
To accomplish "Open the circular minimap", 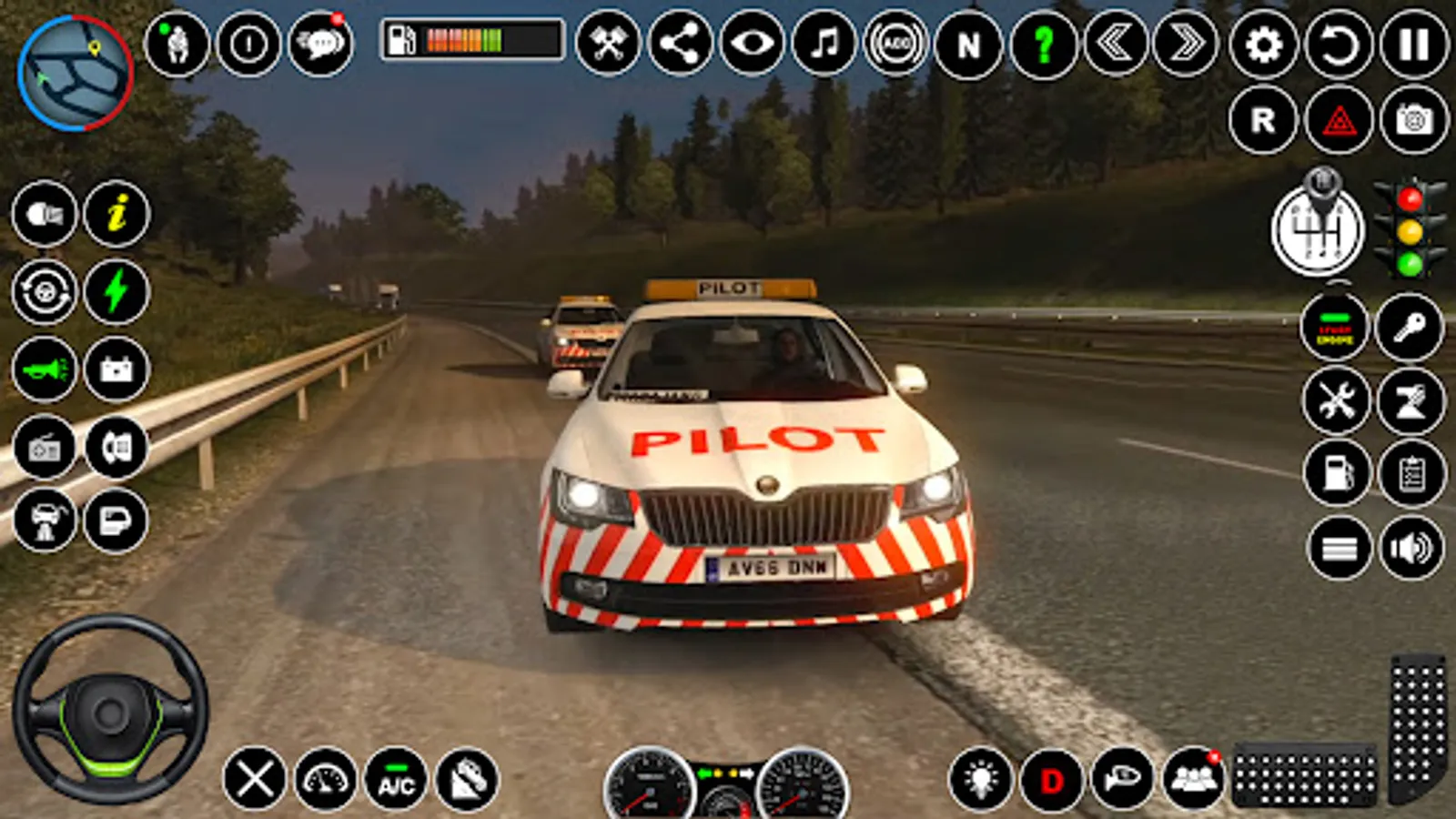I will click(75, 73).
